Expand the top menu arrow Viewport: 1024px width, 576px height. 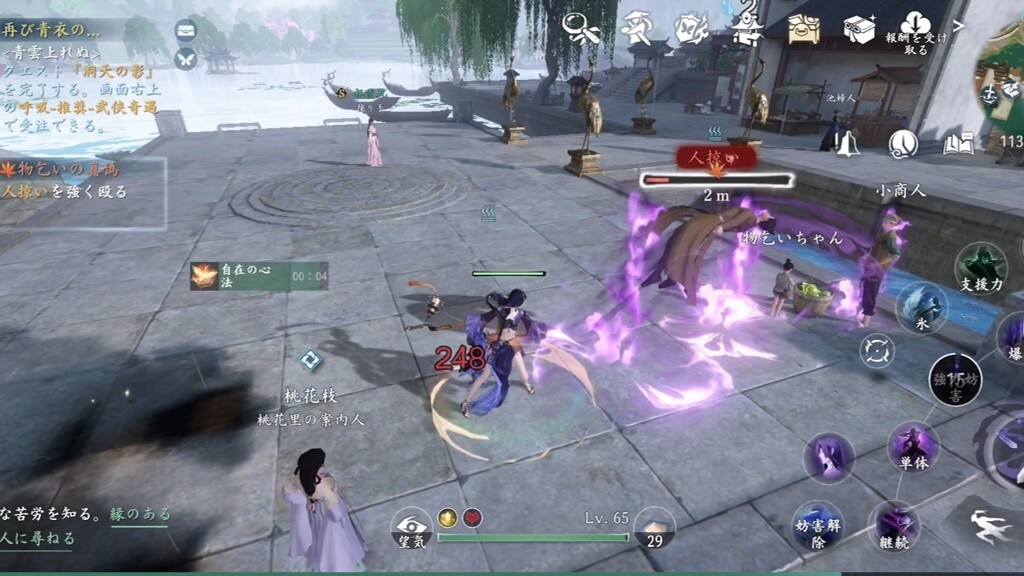pos(959,26)
